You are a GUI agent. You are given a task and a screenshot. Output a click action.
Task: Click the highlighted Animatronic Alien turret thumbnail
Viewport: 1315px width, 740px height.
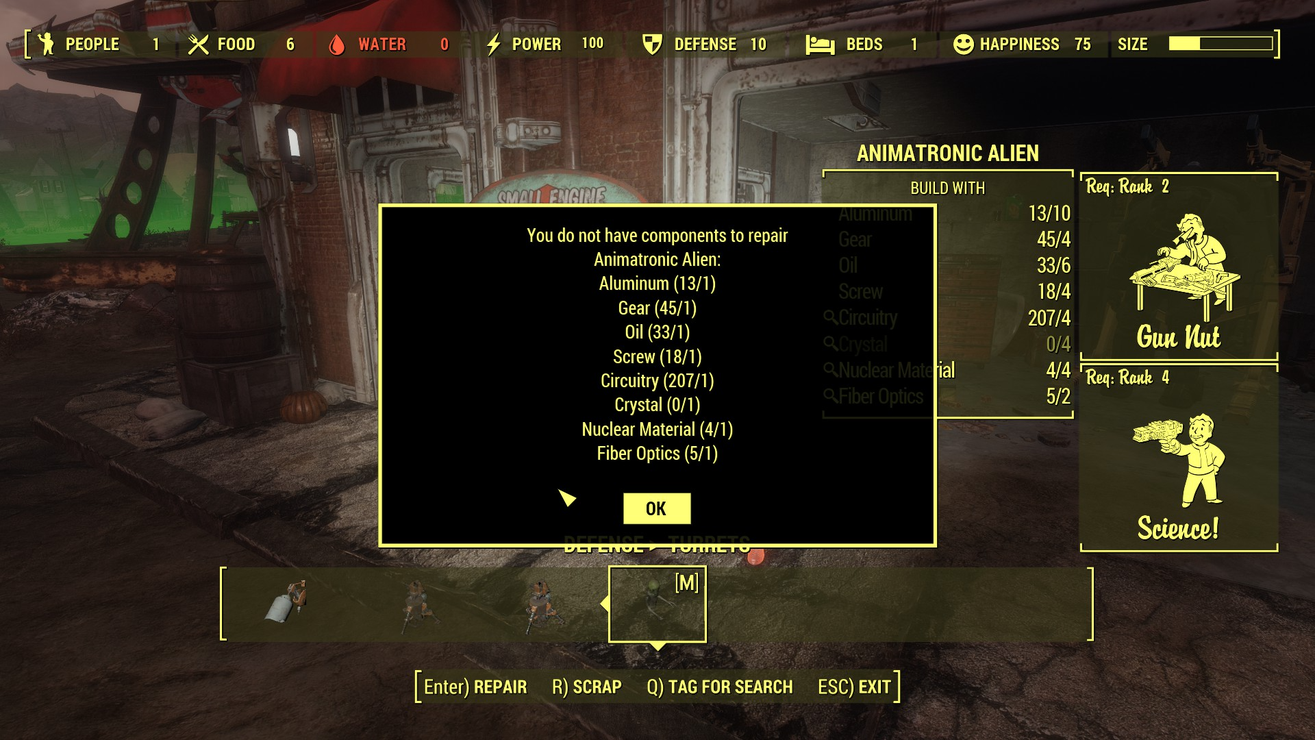point(657,602)
